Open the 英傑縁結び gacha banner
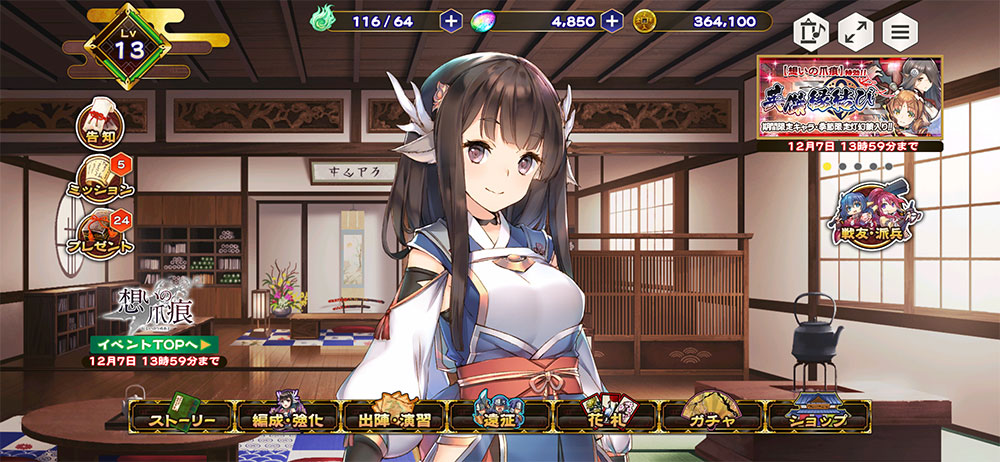The height and width of the screenshot is (462, 1000). [851, 96]
